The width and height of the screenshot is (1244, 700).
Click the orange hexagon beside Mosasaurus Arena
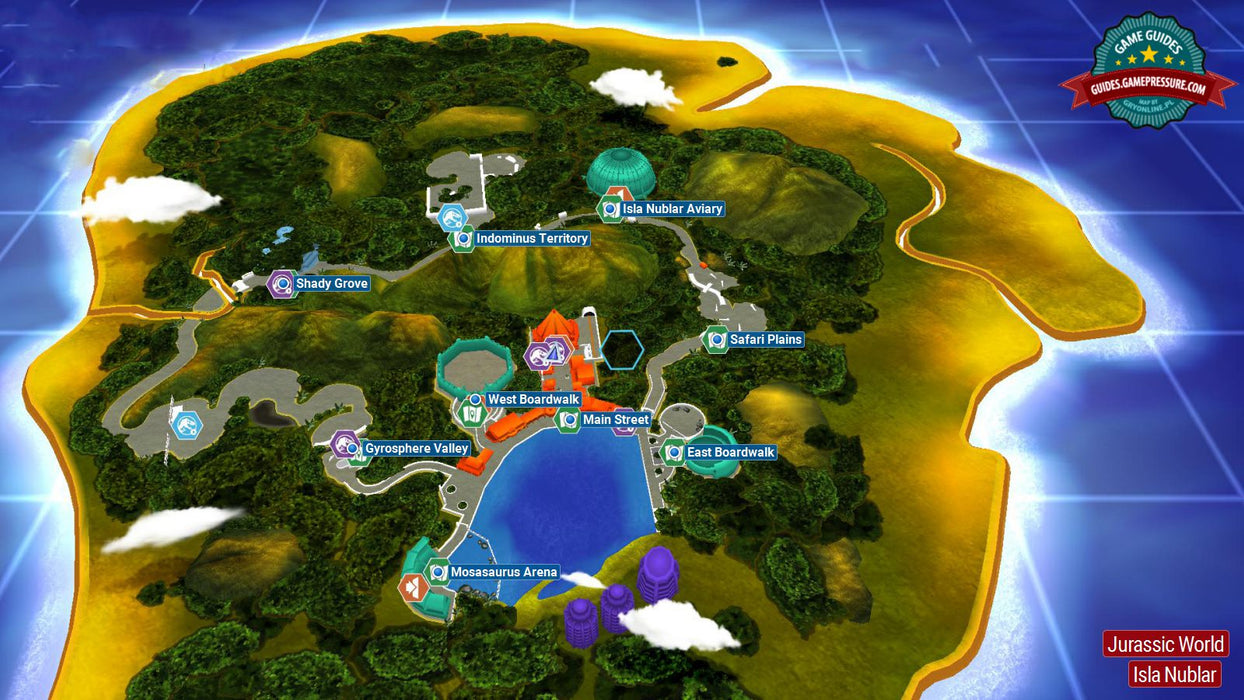pos(412,587)
